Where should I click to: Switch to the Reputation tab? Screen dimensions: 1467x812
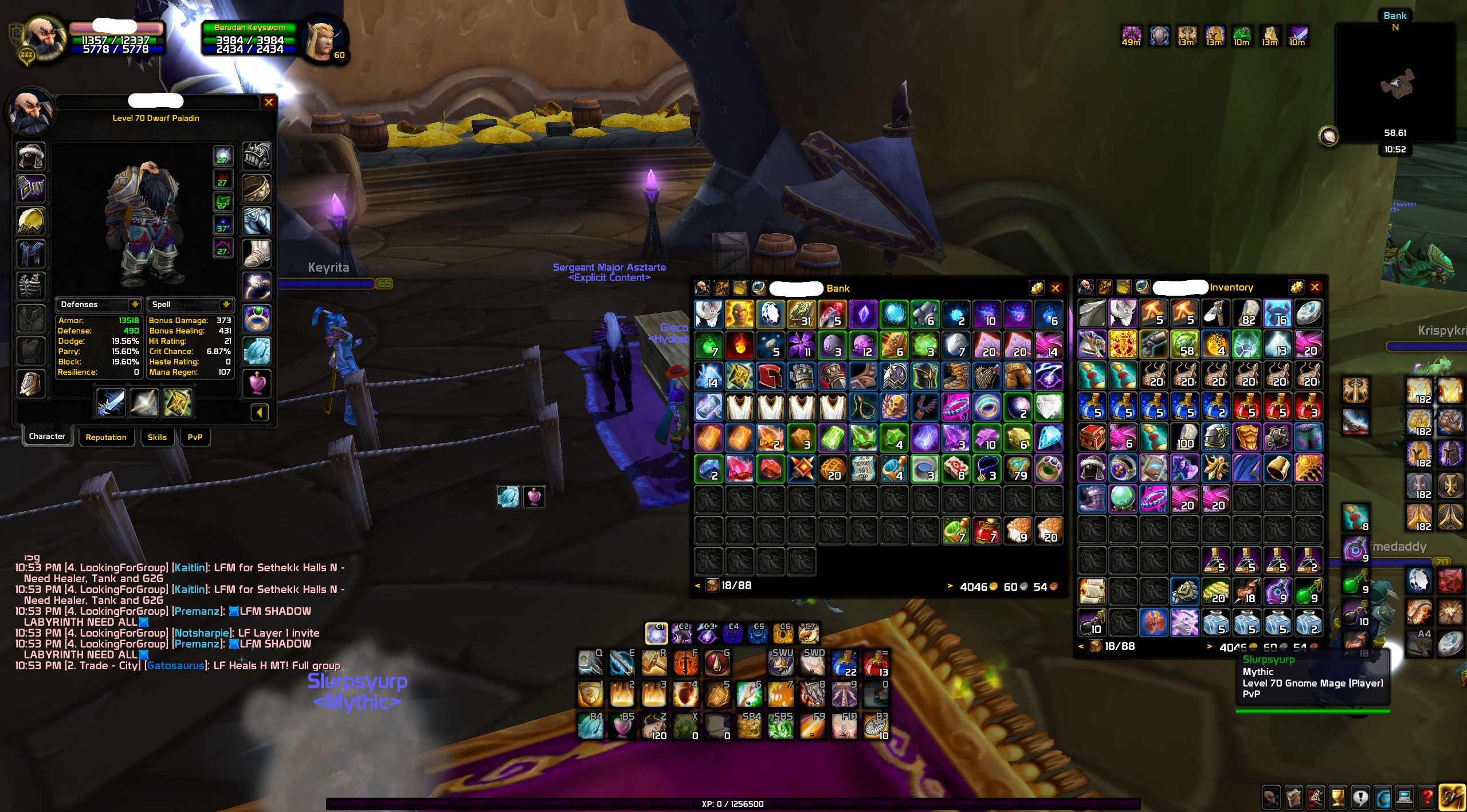pyautogui.click(x=107, y=437)
